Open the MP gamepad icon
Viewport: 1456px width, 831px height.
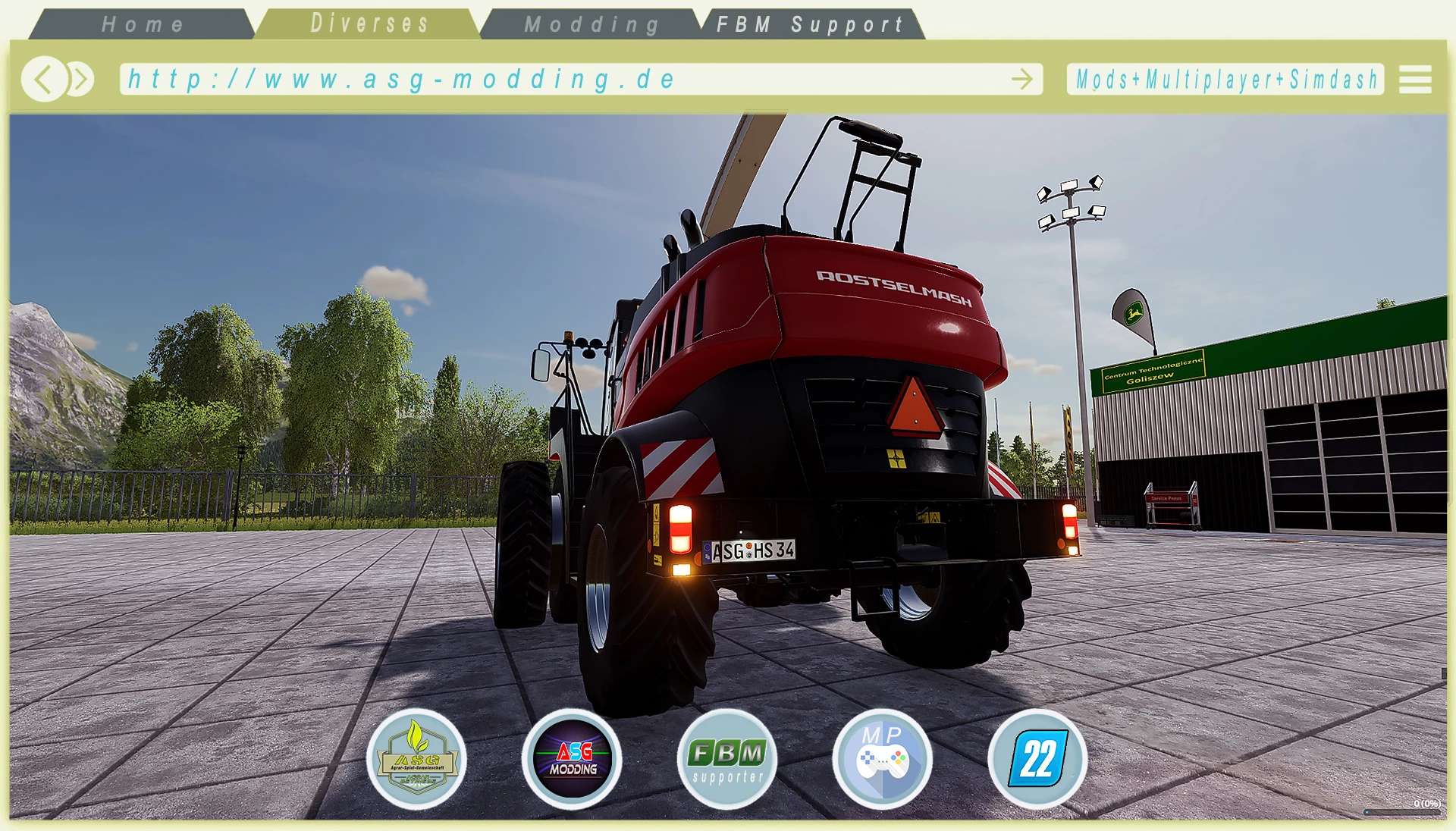click(882, 759)
